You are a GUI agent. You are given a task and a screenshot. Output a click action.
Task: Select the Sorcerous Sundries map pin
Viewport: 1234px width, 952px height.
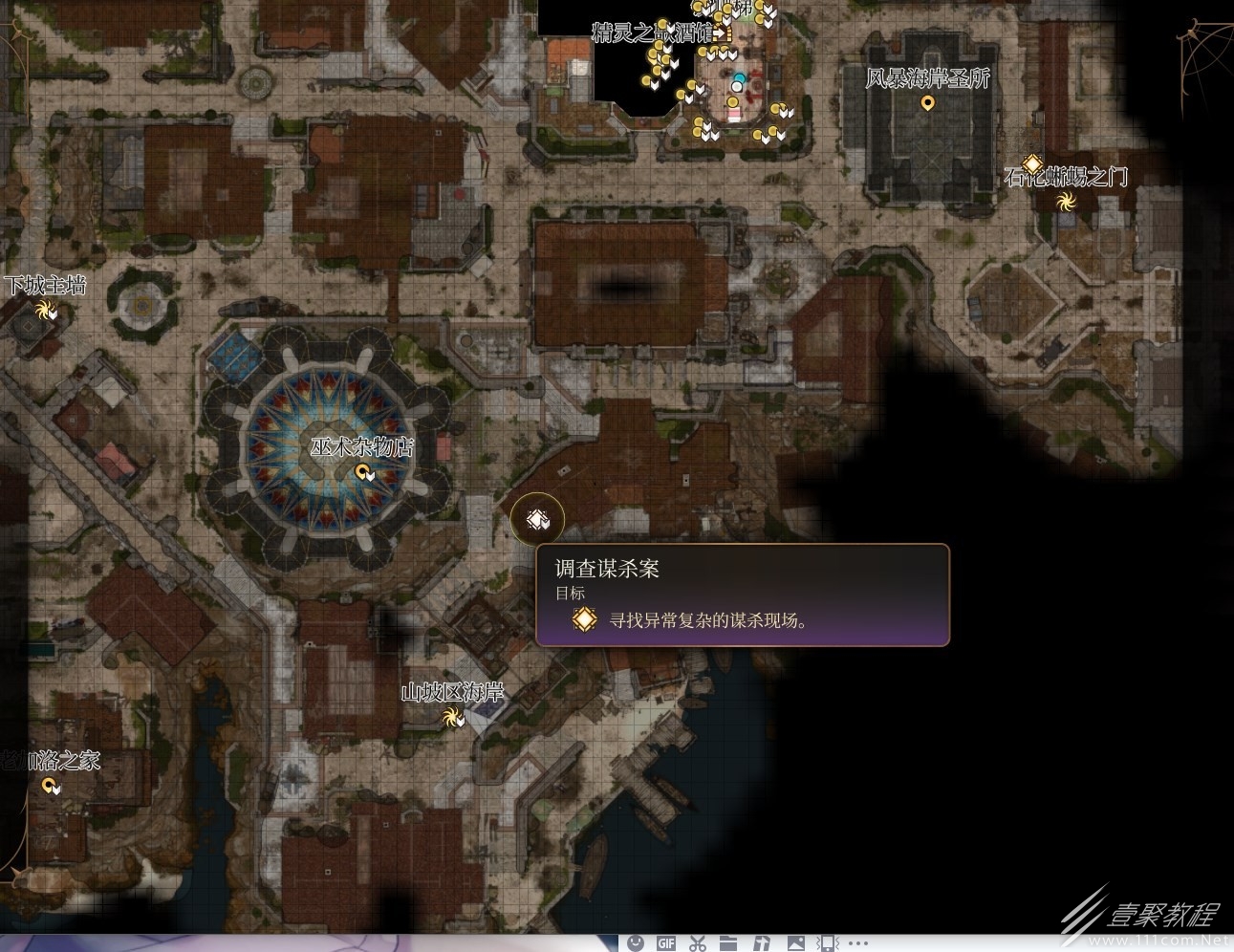[x=362, y=471]
